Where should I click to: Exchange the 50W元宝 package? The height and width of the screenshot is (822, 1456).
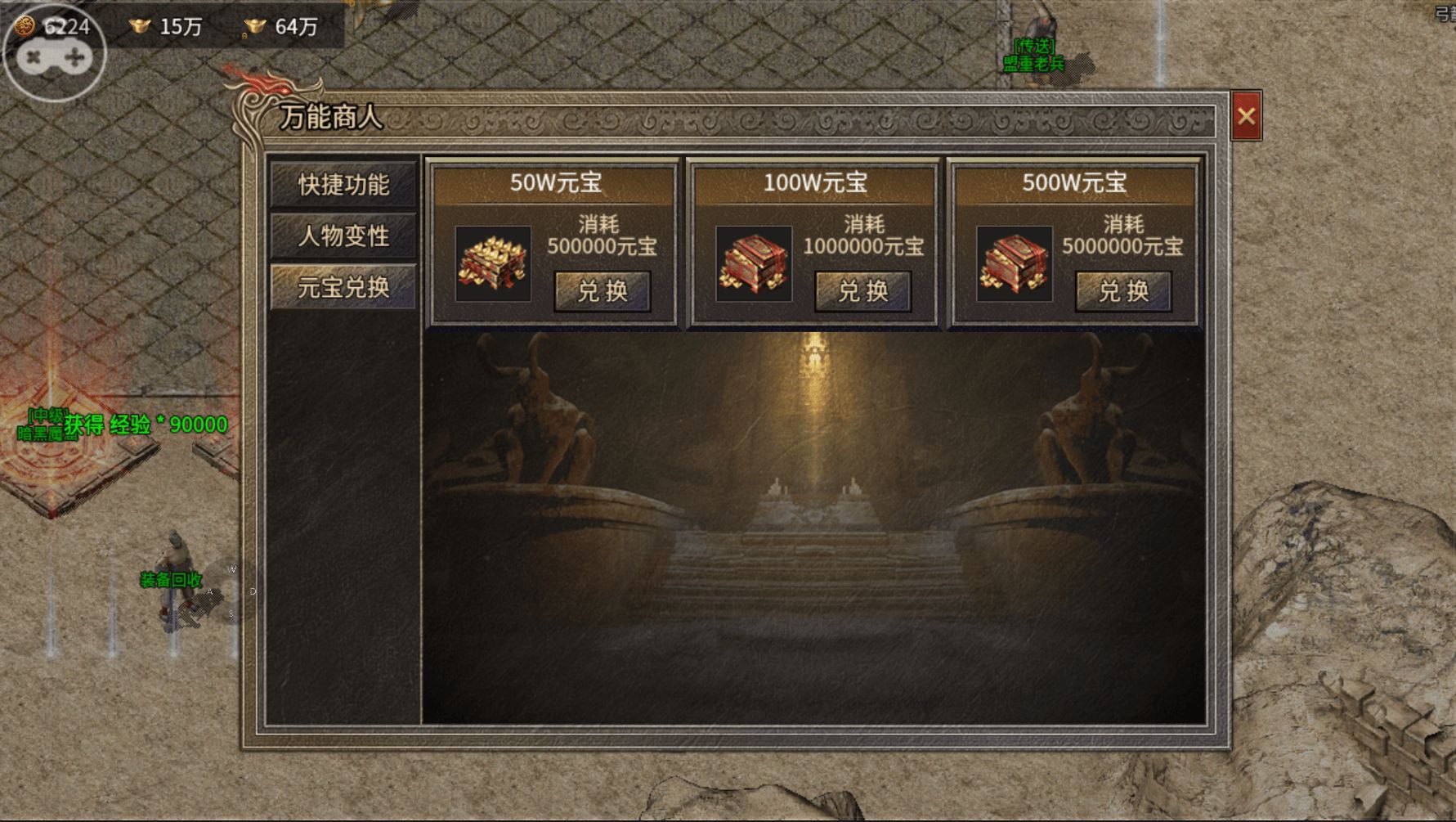[603, 291]
